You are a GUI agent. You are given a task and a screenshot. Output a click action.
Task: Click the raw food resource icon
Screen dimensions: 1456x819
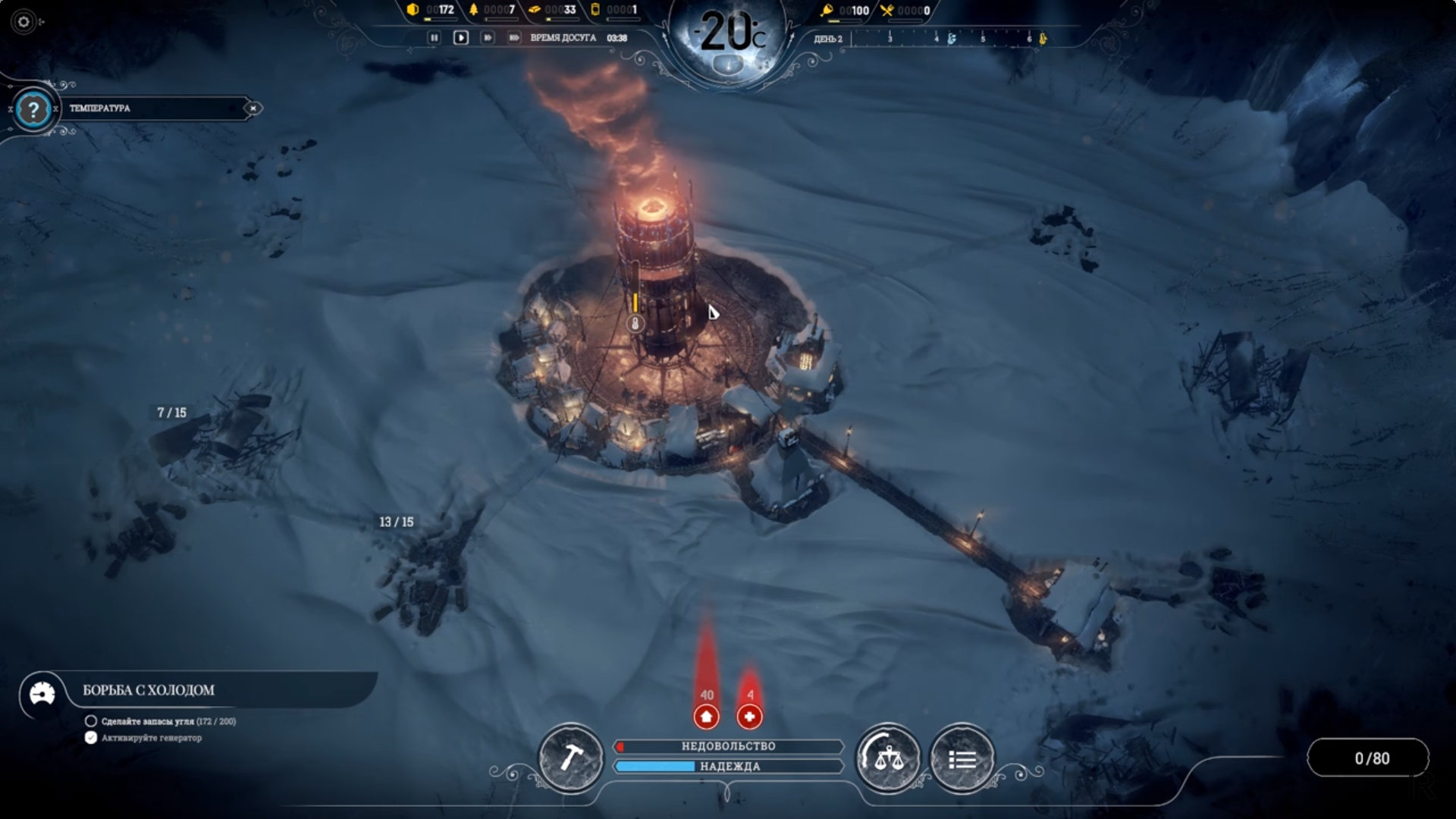tap(827, 10)
